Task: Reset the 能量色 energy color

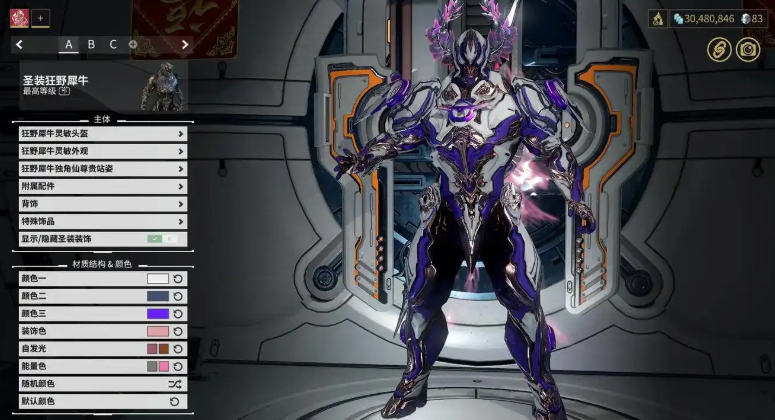Action: (178, 366)
